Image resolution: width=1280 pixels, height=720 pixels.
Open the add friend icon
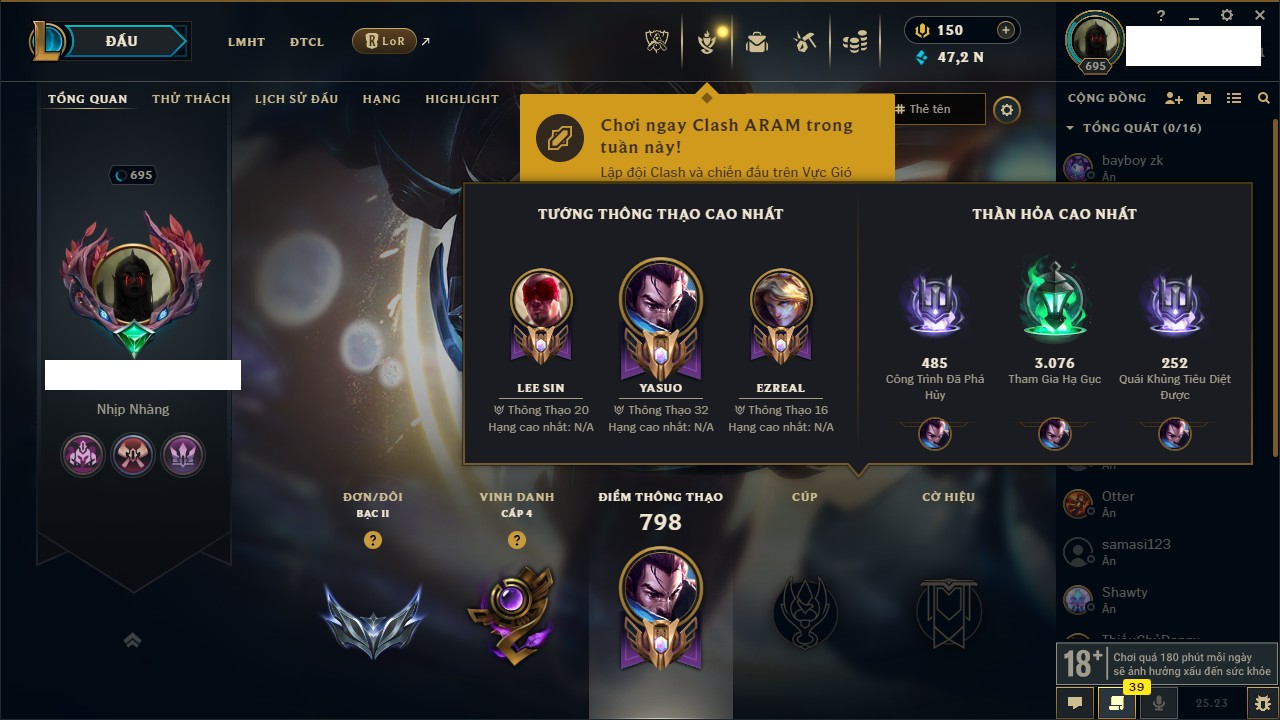pos(1174,98)
